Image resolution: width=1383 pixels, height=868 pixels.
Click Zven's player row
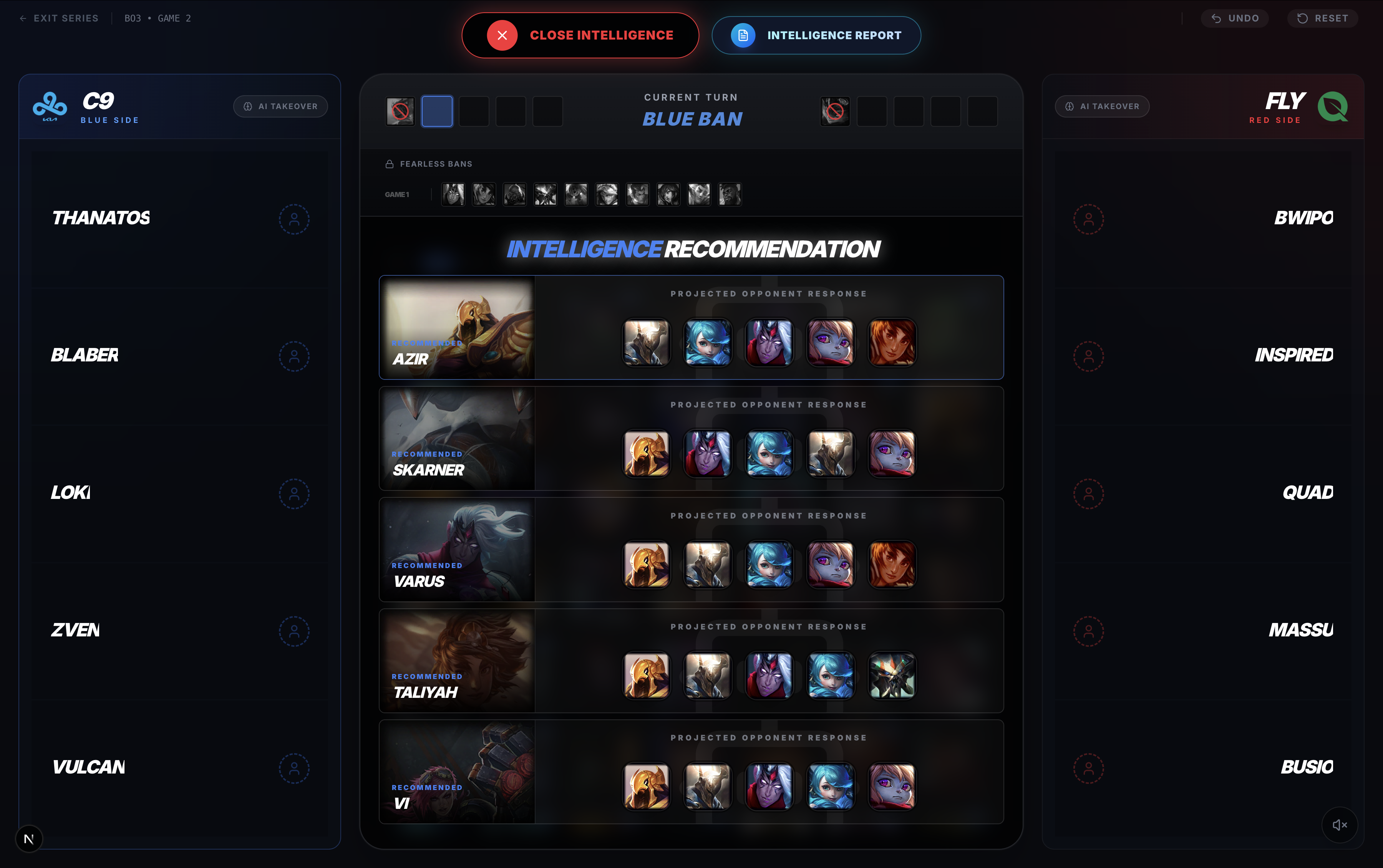point(179,630)
